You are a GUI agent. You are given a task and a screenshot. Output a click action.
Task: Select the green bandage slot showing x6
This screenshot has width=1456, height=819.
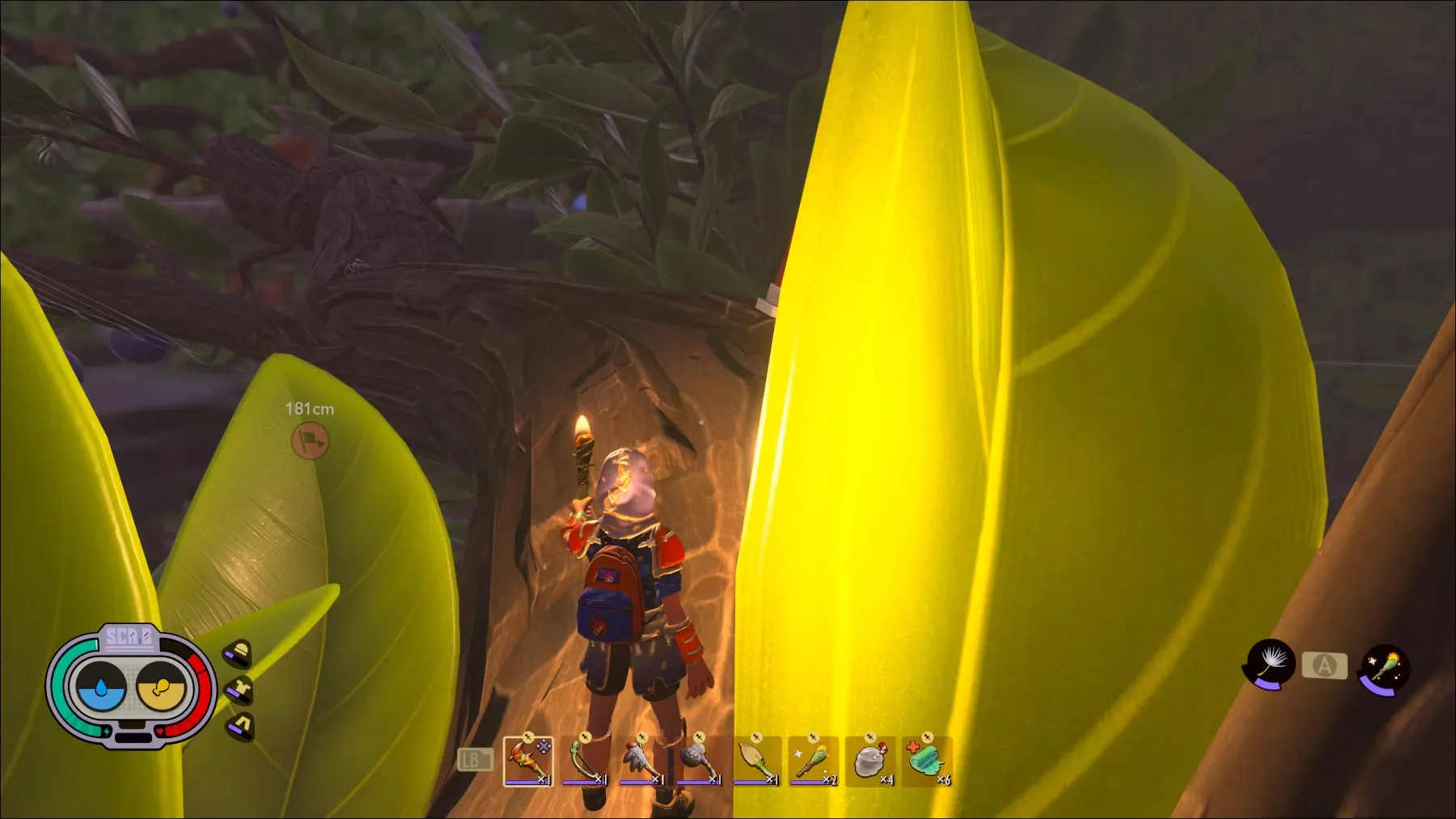coord(927,761)
